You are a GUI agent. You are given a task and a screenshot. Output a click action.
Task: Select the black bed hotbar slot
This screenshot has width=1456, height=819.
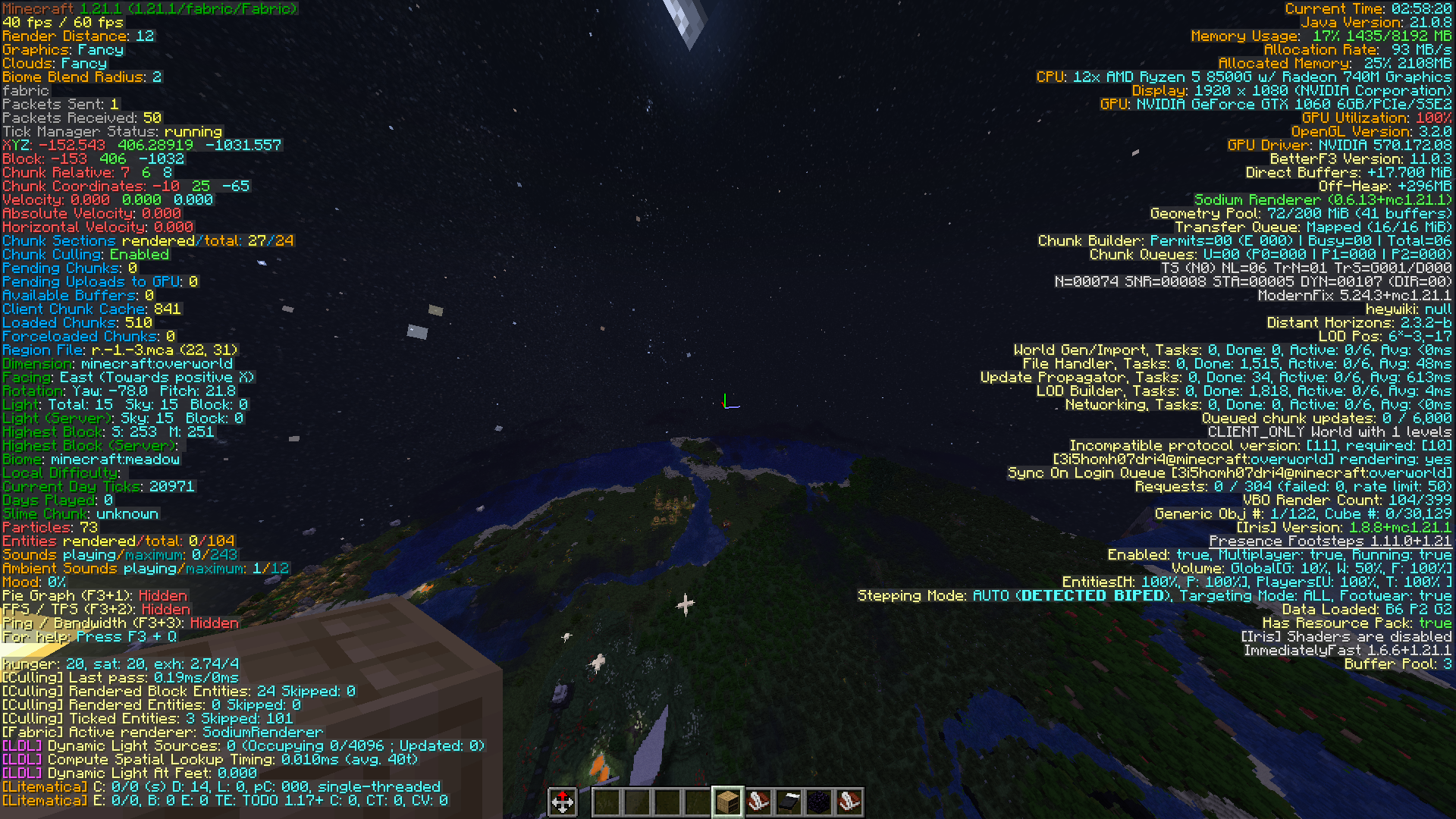tap(789, 802)
